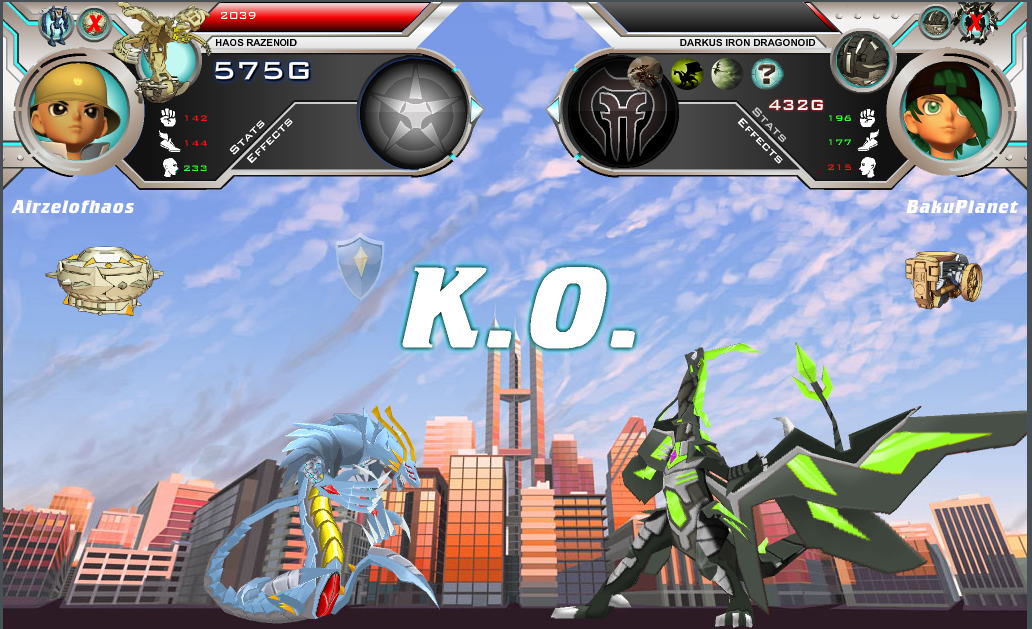Click the grey planet ability icon
Image resolution: width=1032 pixels, height=629 pixels.
point(727,73)
